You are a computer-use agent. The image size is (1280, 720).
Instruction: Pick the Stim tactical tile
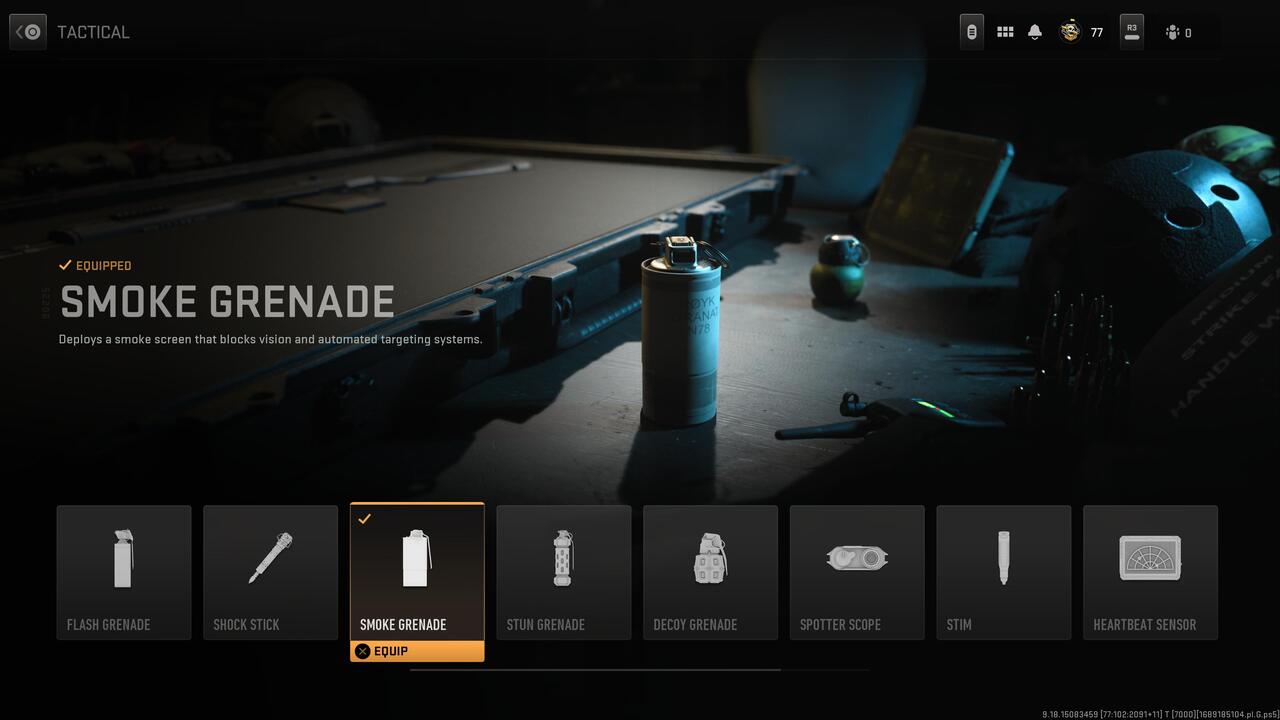tap(1003, 572)
